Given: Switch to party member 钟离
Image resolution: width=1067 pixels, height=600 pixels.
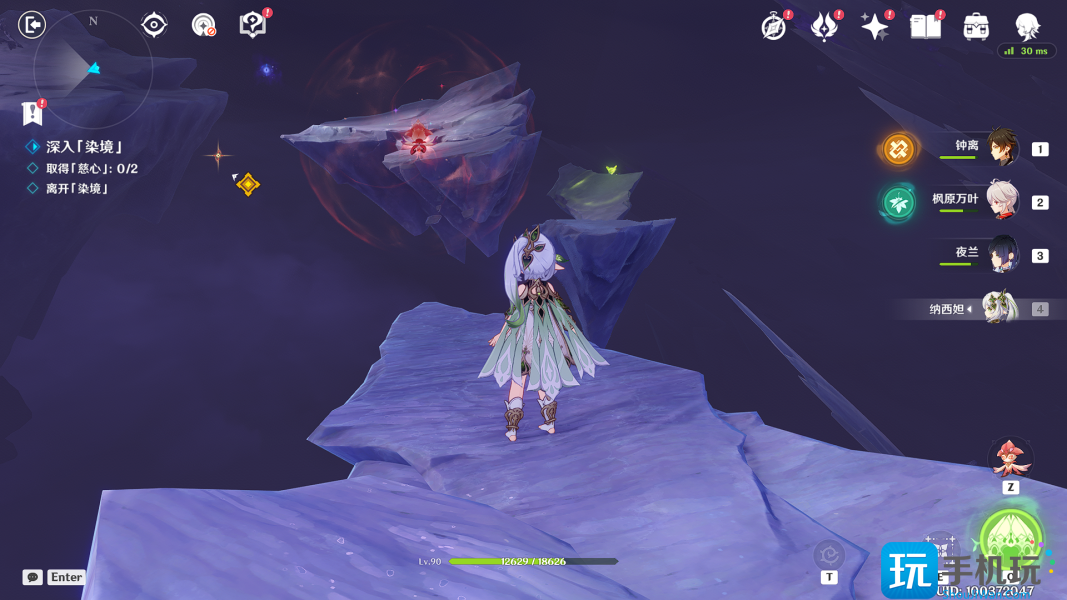Looking at the screenshot, I should (x=1002, y=148).
